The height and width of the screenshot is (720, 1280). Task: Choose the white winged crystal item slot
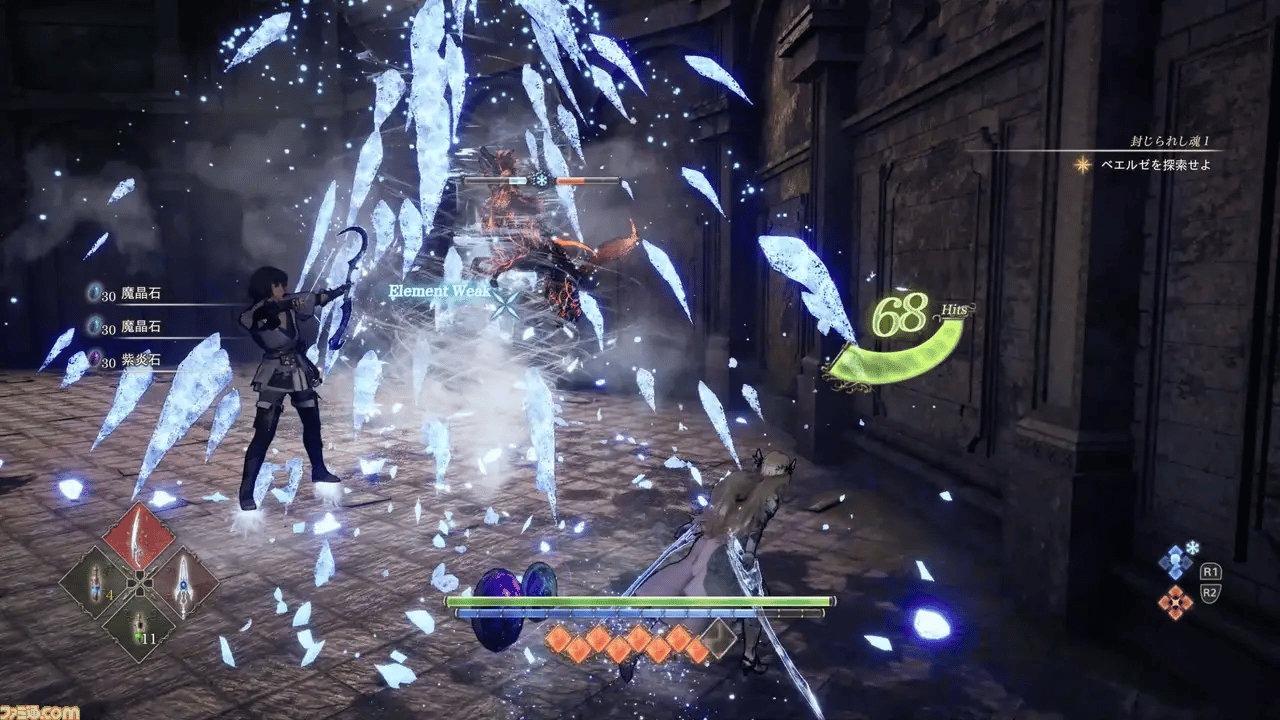pyautogui.click(x=183, y=582)
